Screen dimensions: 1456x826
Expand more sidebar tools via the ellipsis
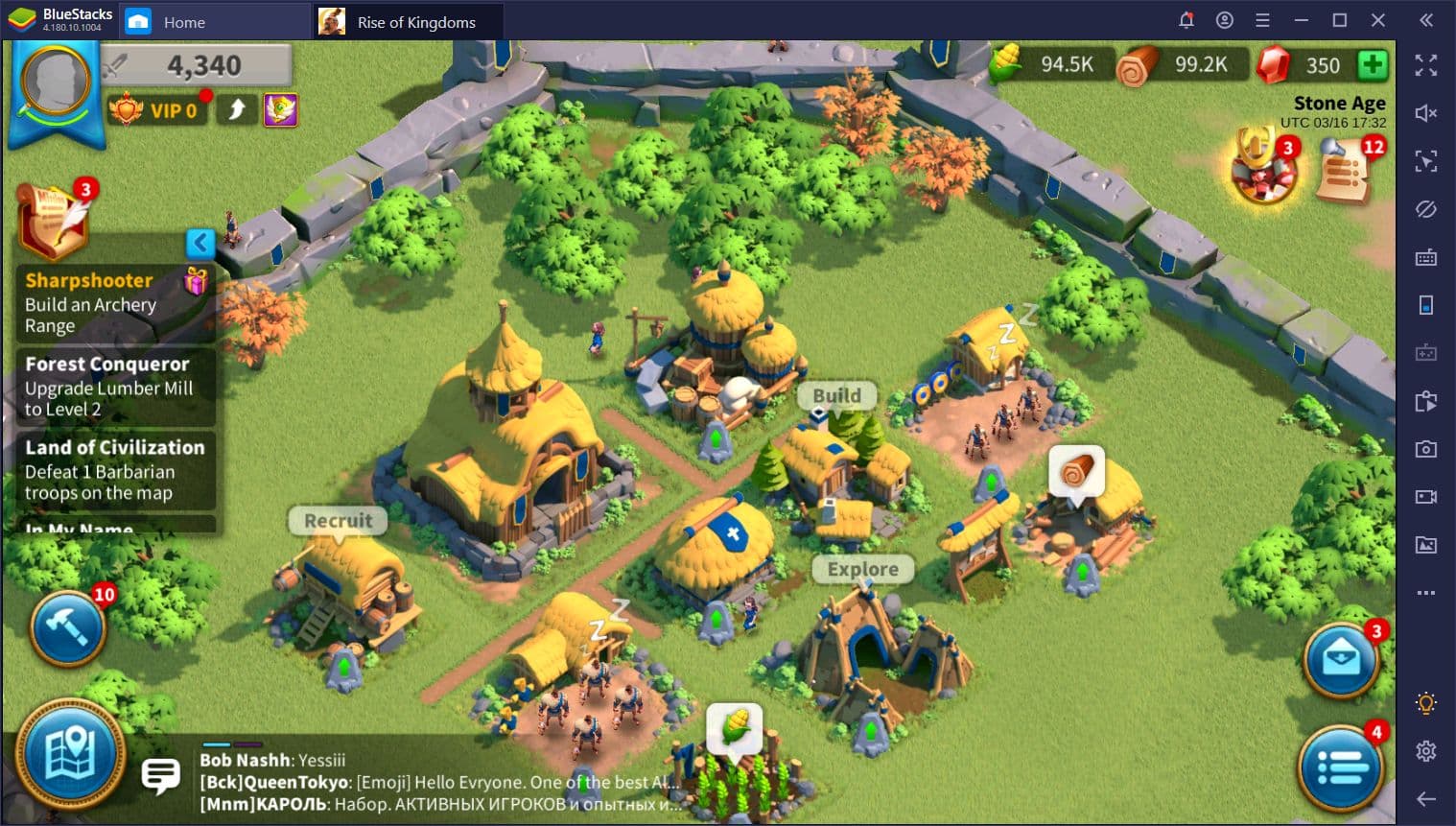click(1426, 593)
